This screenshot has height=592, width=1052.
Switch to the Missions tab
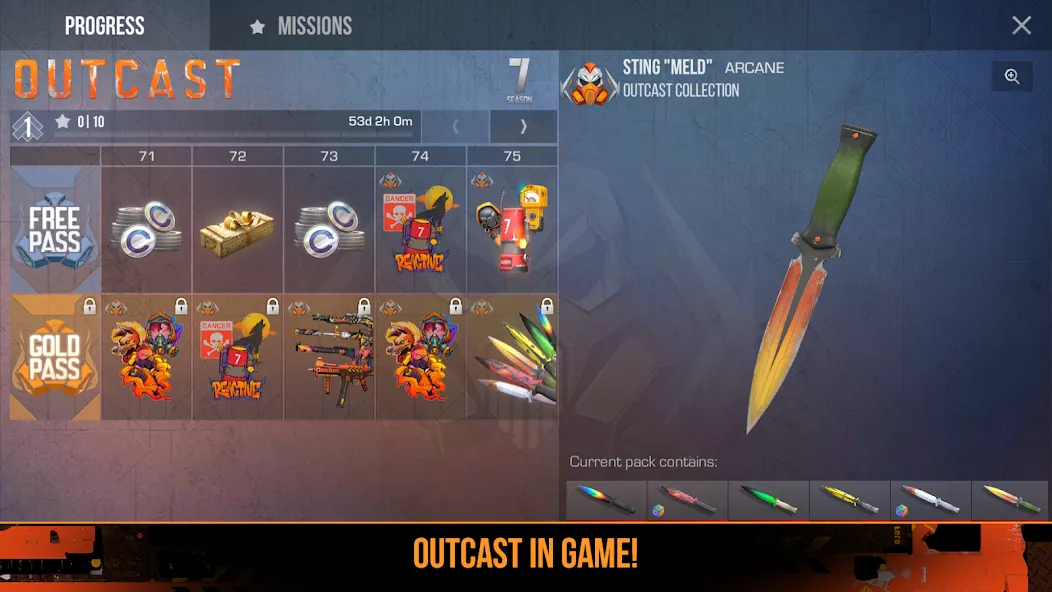(302, 26)
